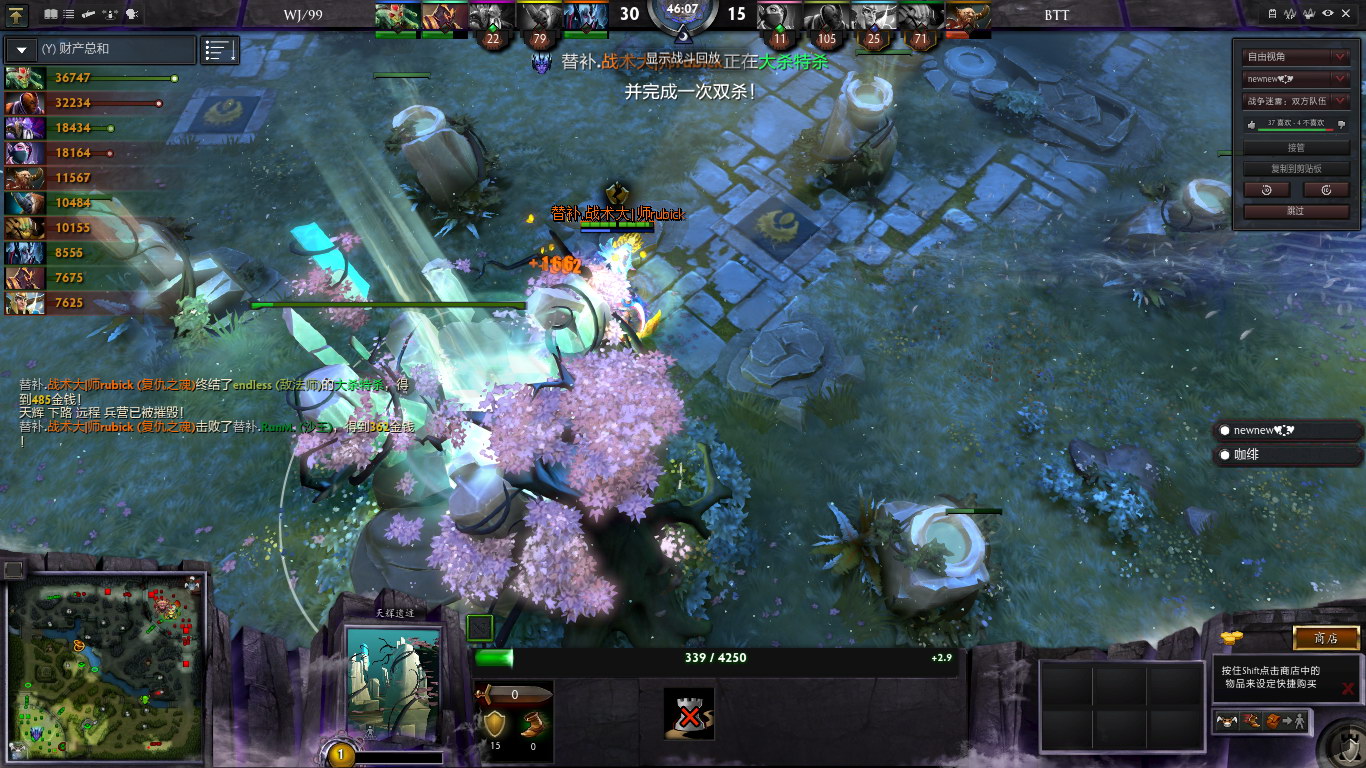Give the replay a thumbs down
The height and width of the screenshot is (768, 1366).
coord(1342,124)
